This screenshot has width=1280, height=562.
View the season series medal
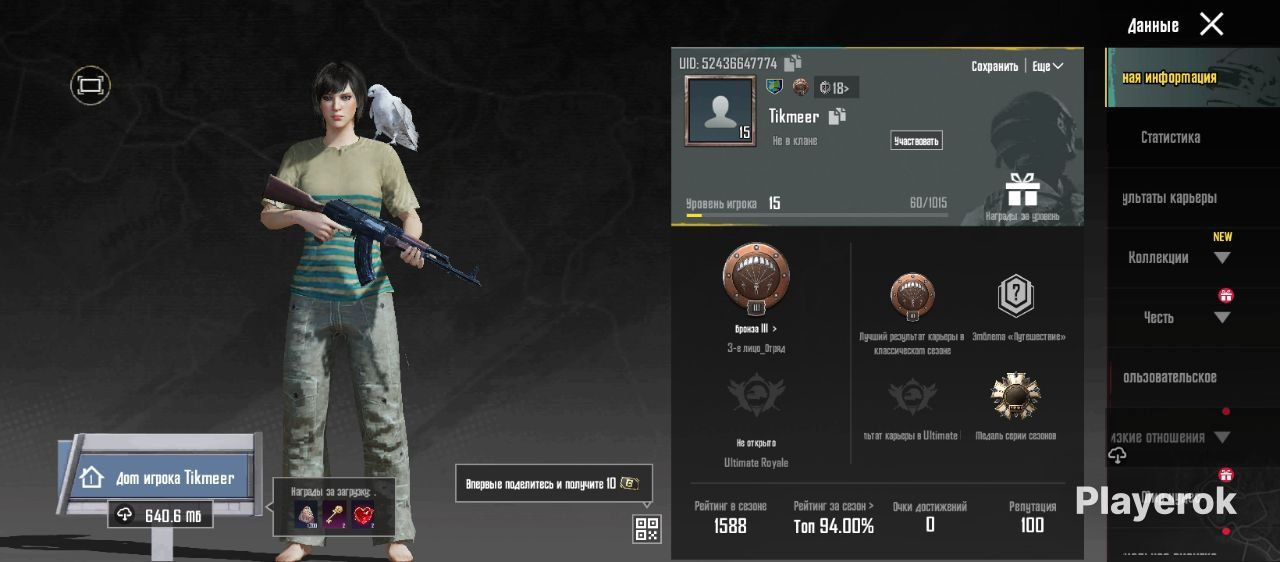pyautogui.click(x=1015, y=397)
